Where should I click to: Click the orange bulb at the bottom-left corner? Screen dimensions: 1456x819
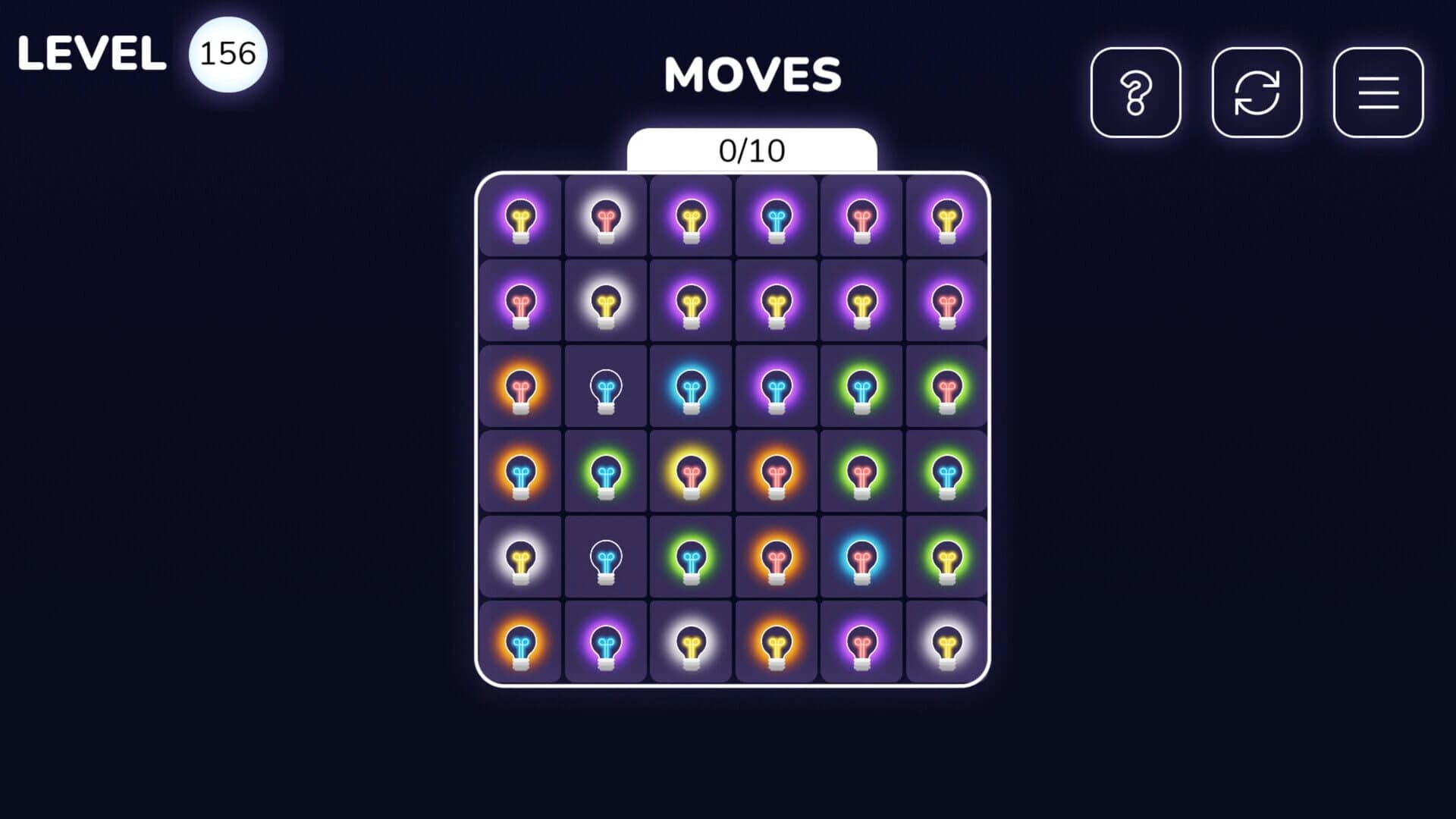[x=519, y=644]
